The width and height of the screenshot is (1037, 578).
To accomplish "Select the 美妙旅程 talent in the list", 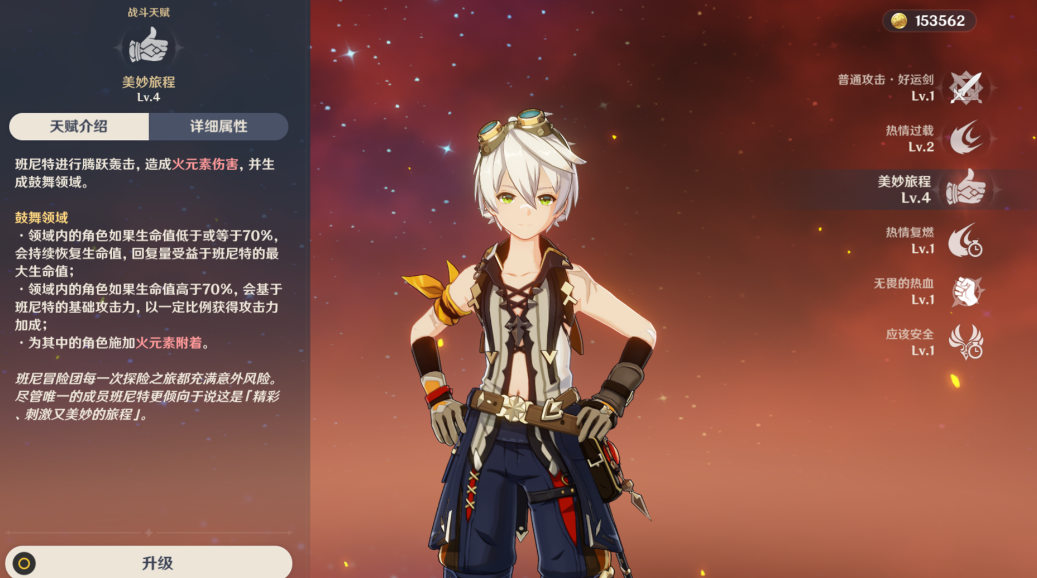I will [x=965, y=189].
